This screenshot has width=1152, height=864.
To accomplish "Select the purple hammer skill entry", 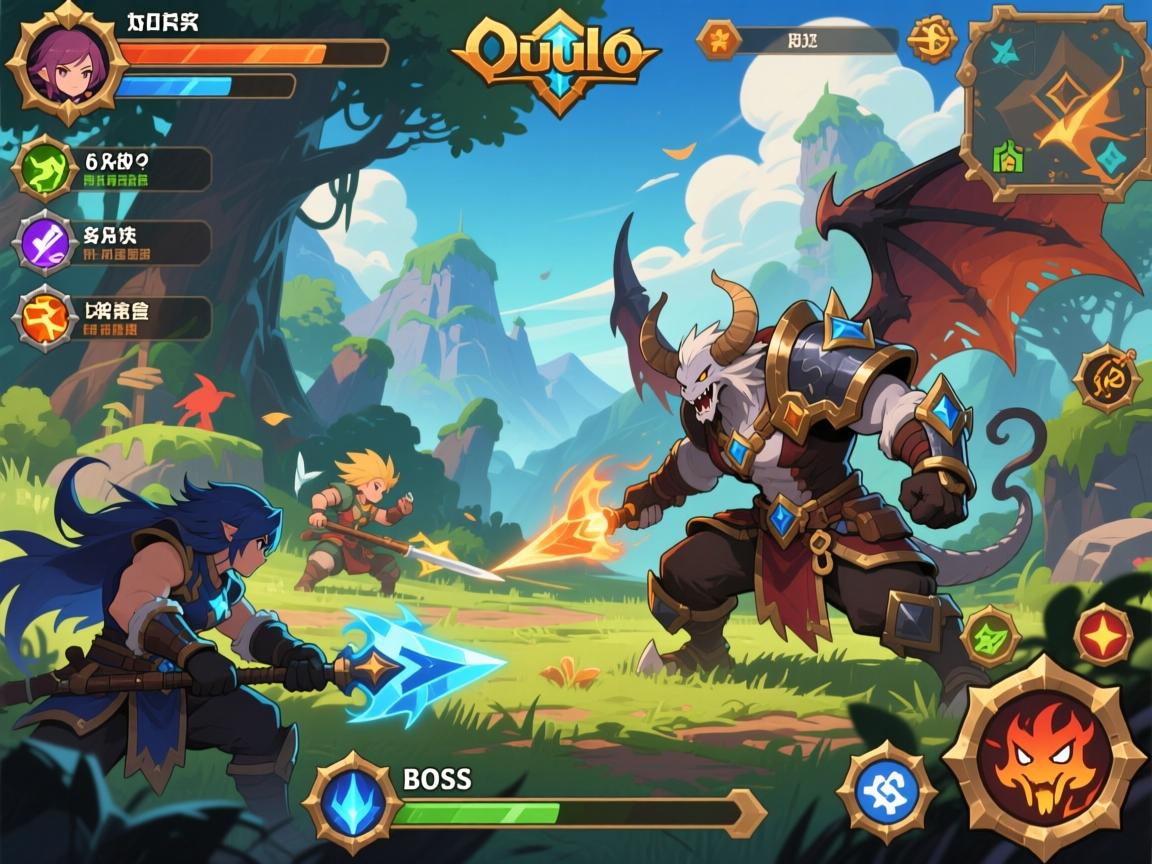I will pyautogui.click(x=47, y=243).
